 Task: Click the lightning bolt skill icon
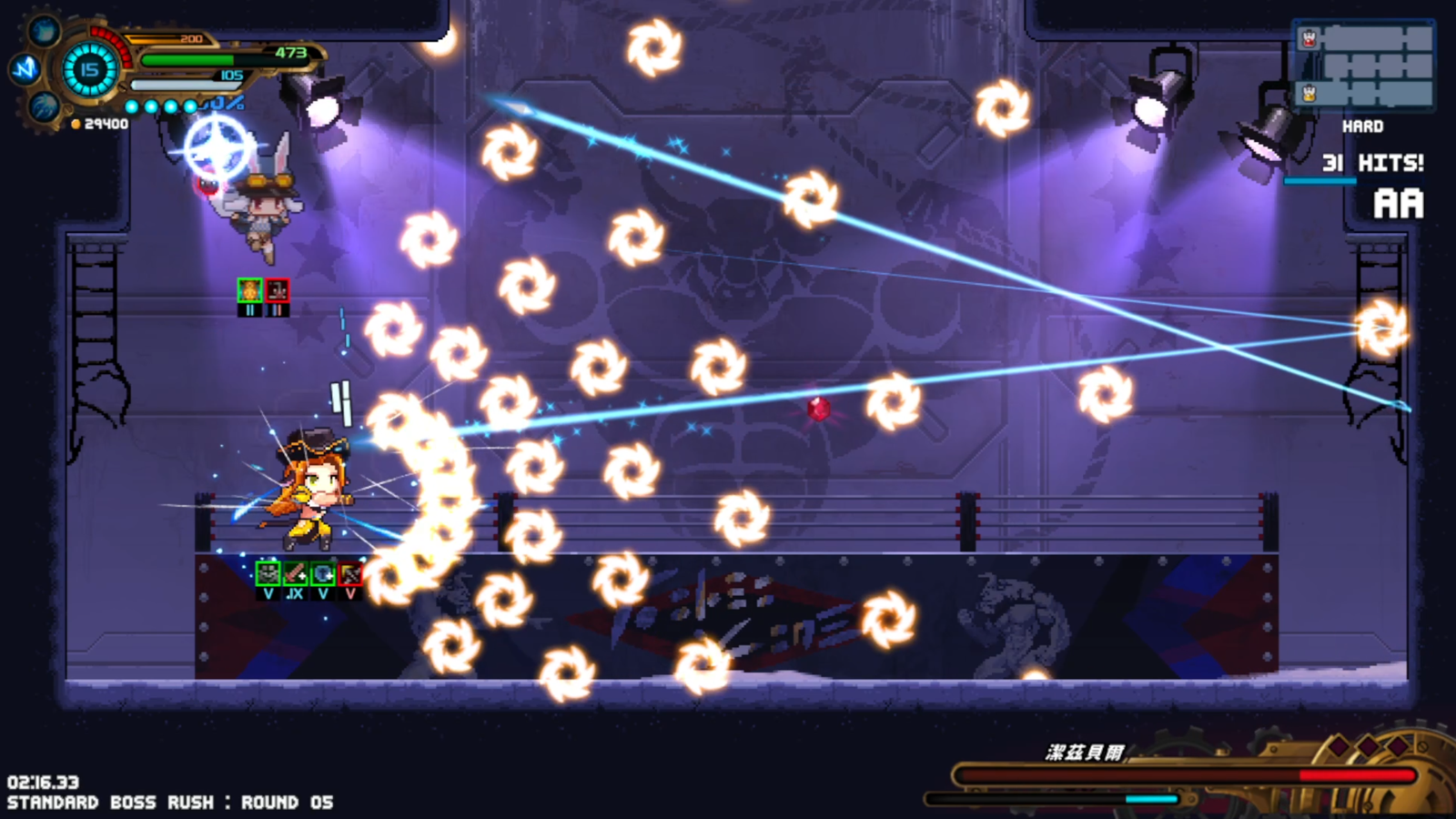[25, 68]
